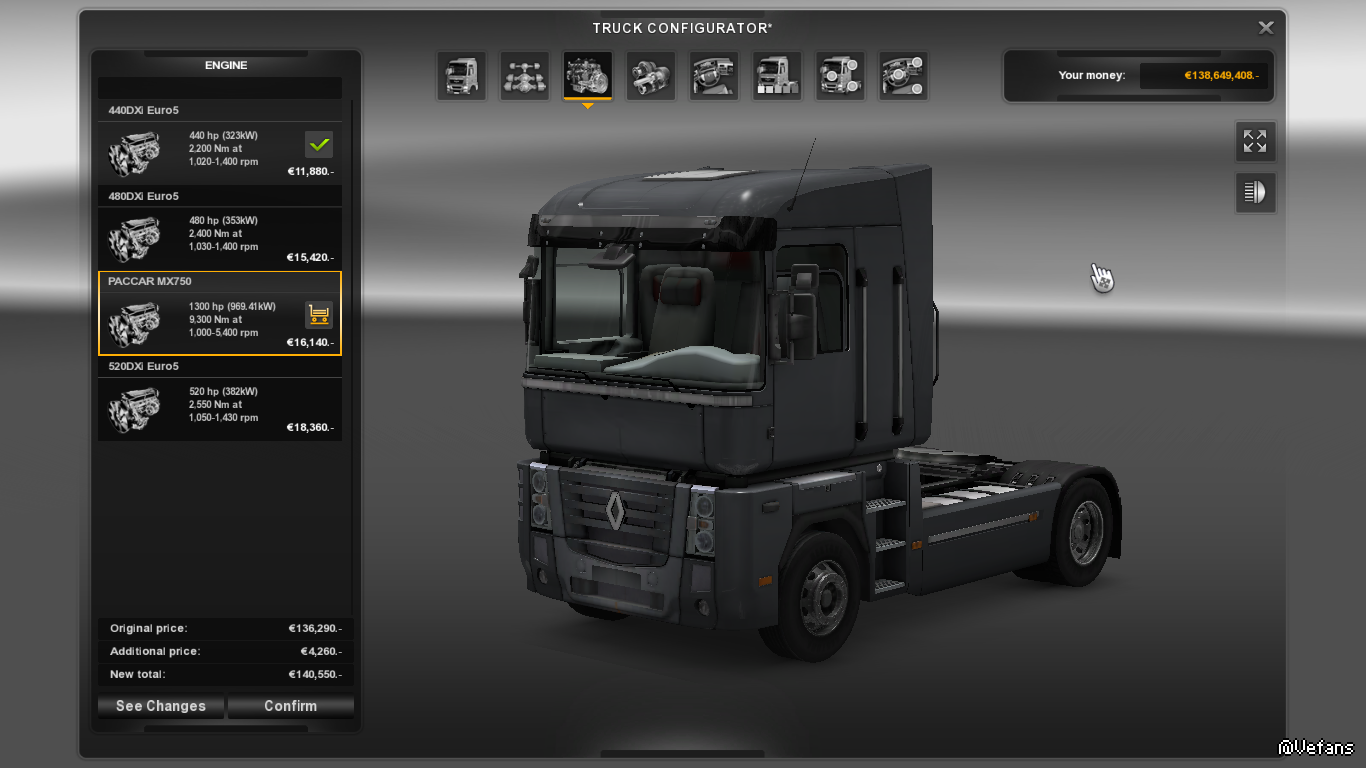1366x768 pixels.
Task: Open the See Changes summary
Action: click(161, 706)
